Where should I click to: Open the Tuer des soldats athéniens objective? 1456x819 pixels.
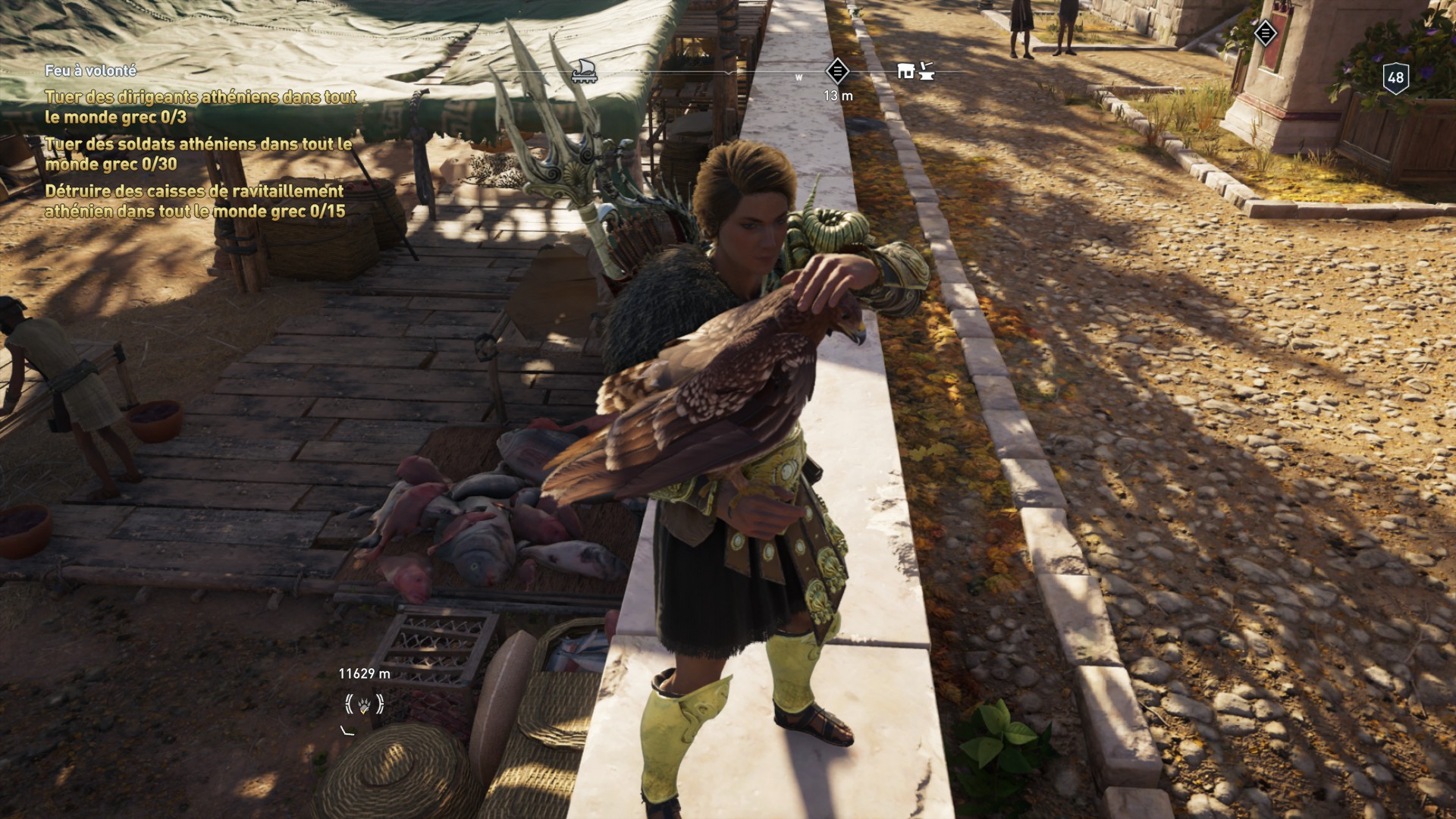point(198,154)
